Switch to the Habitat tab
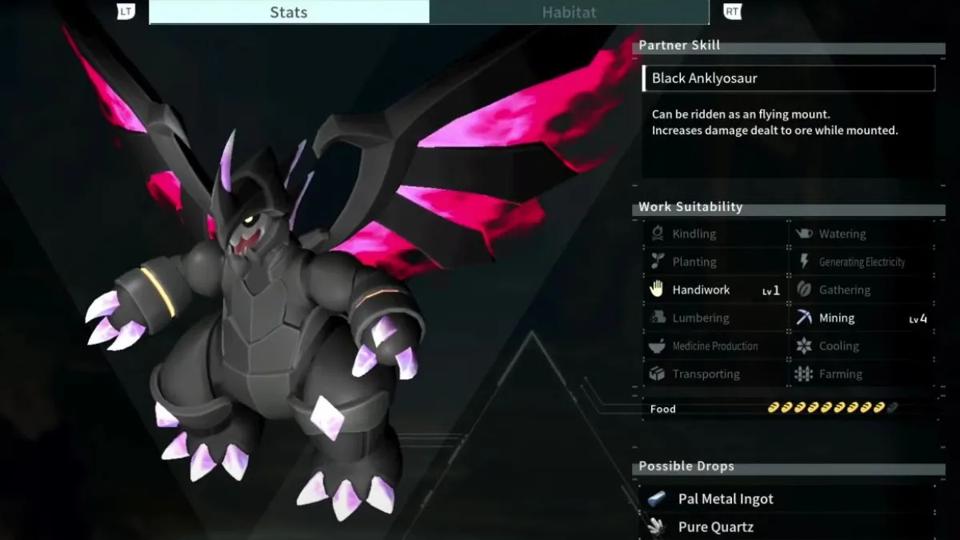 pos(569,12)
